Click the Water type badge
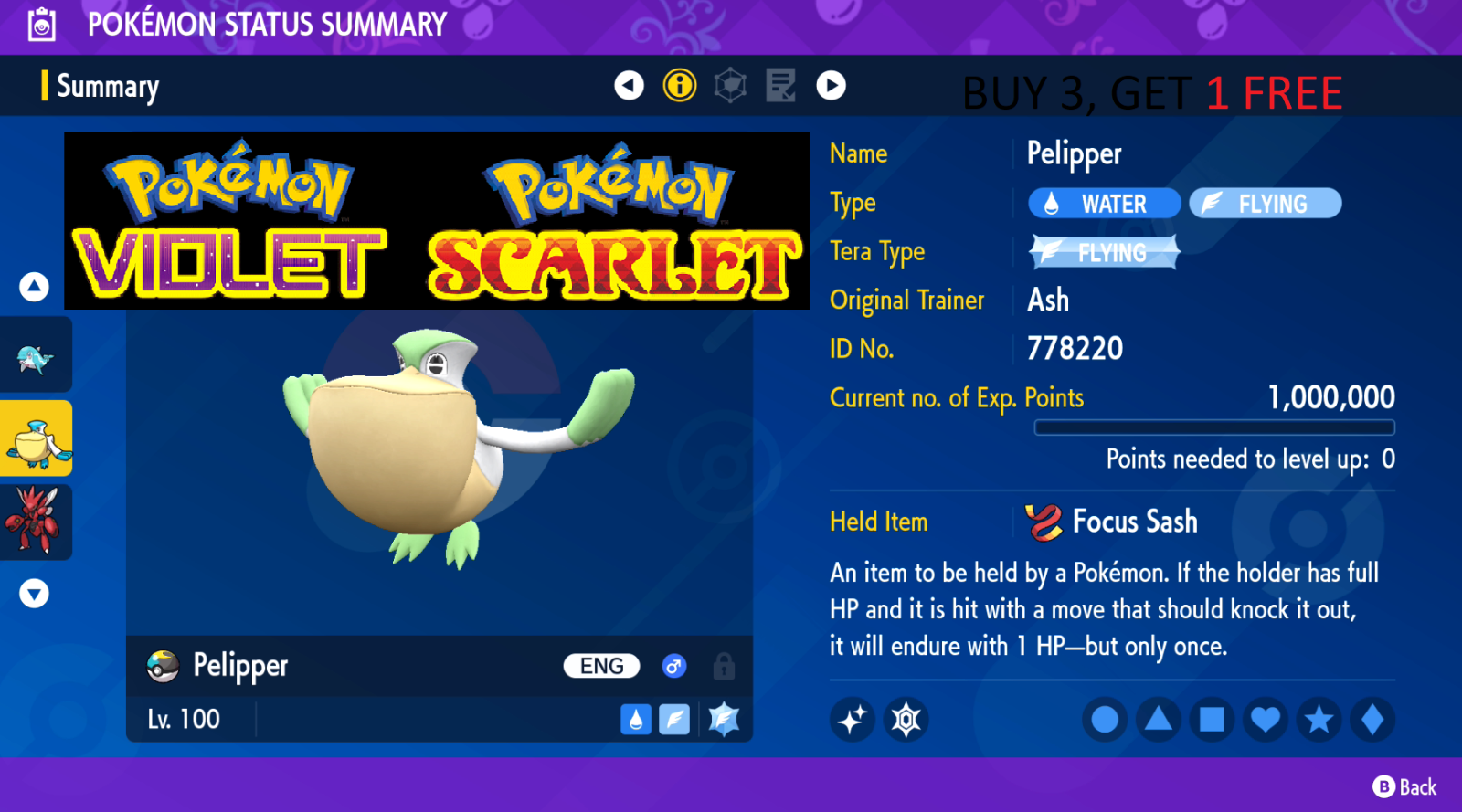Viewport: 1462px width, 812px height. tap(1103, 203)
